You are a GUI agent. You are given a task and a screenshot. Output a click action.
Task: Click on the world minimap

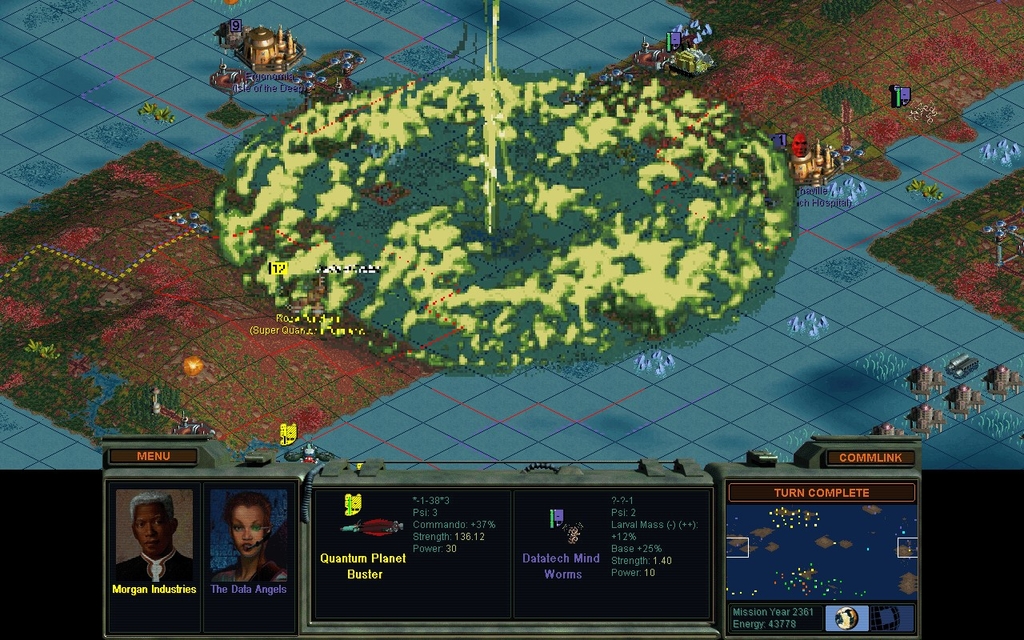point(821,552)
